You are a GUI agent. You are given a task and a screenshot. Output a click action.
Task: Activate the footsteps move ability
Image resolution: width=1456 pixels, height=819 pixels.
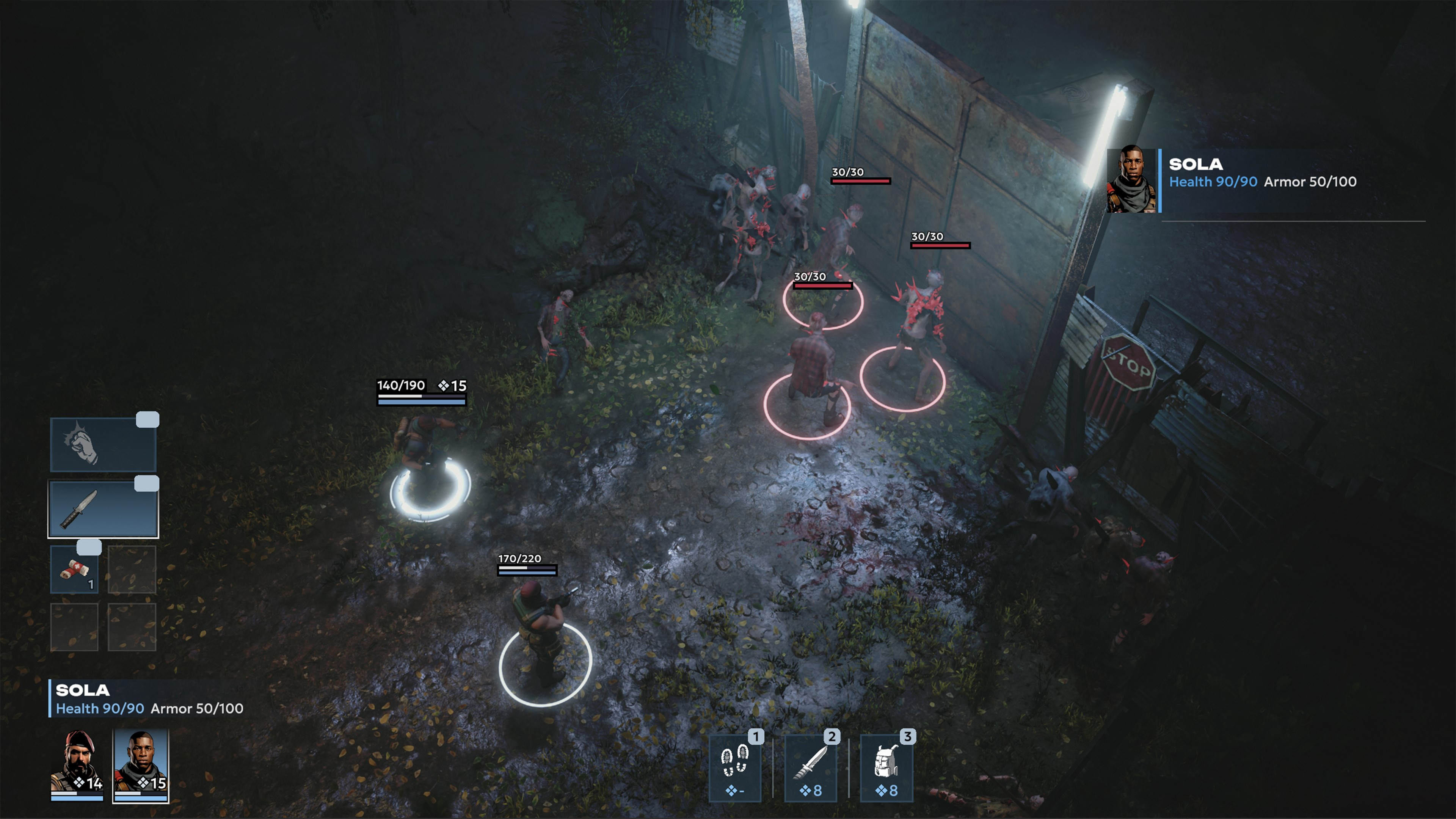point(735,767)
